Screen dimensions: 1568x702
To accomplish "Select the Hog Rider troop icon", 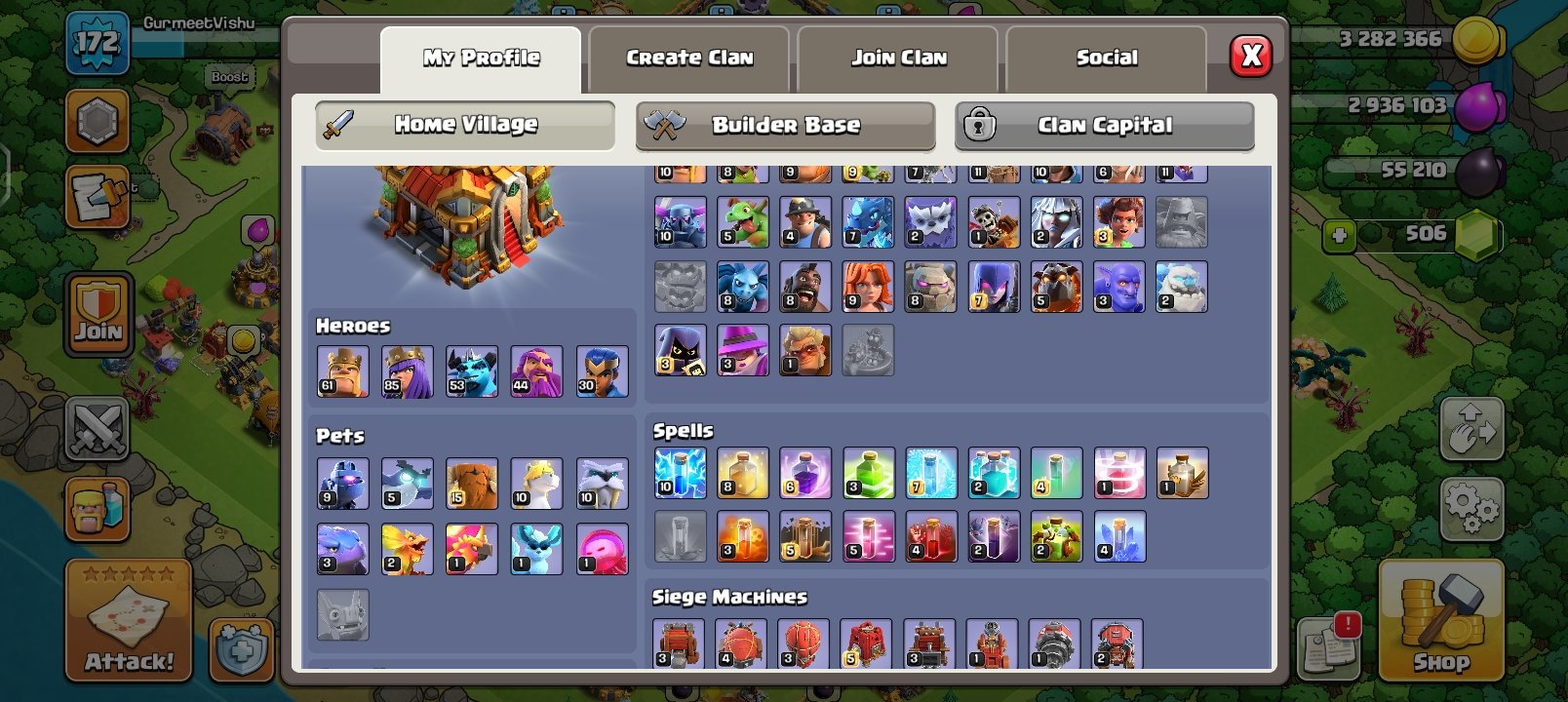I will pyautogui.click(x=805, y=286).
